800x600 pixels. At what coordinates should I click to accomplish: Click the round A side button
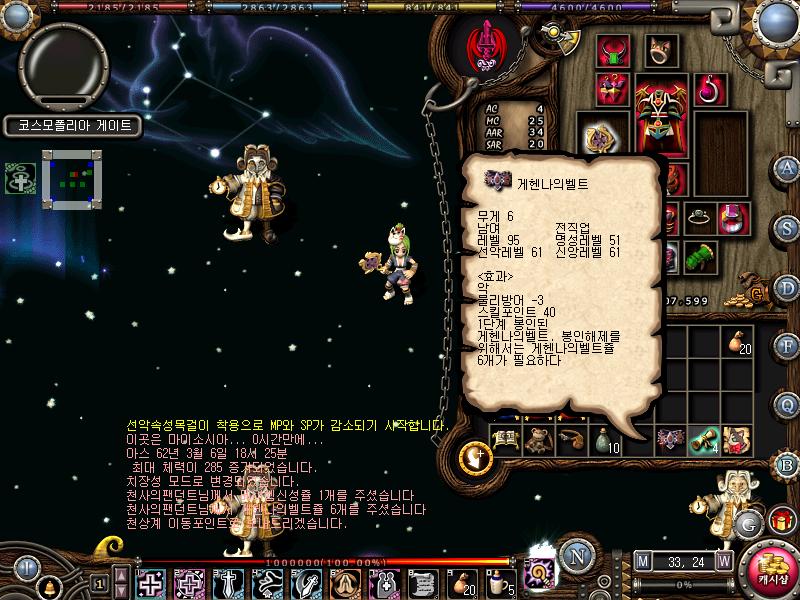(x=787, y=167)
